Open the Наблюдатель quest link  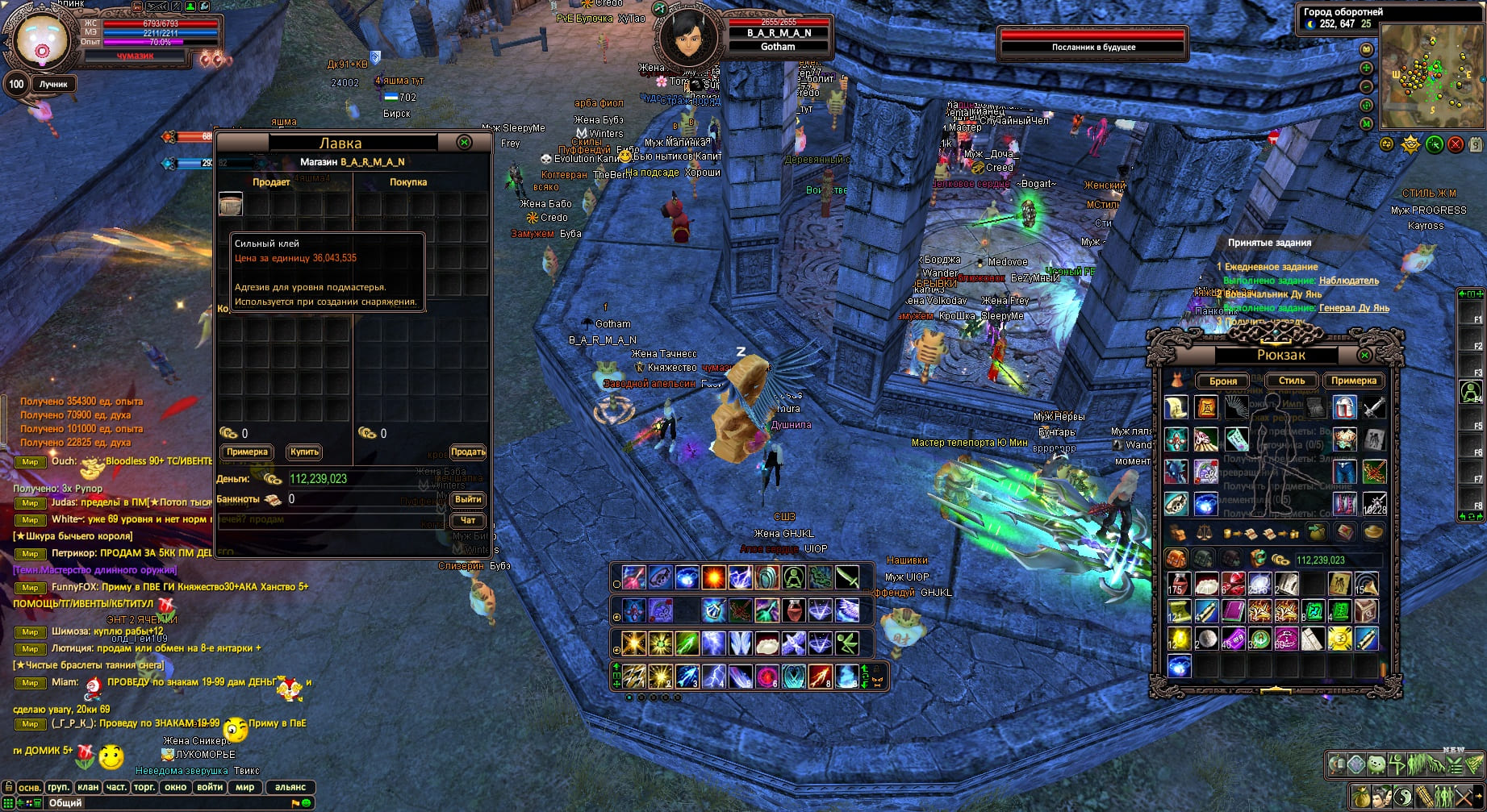click(1348, 281)
